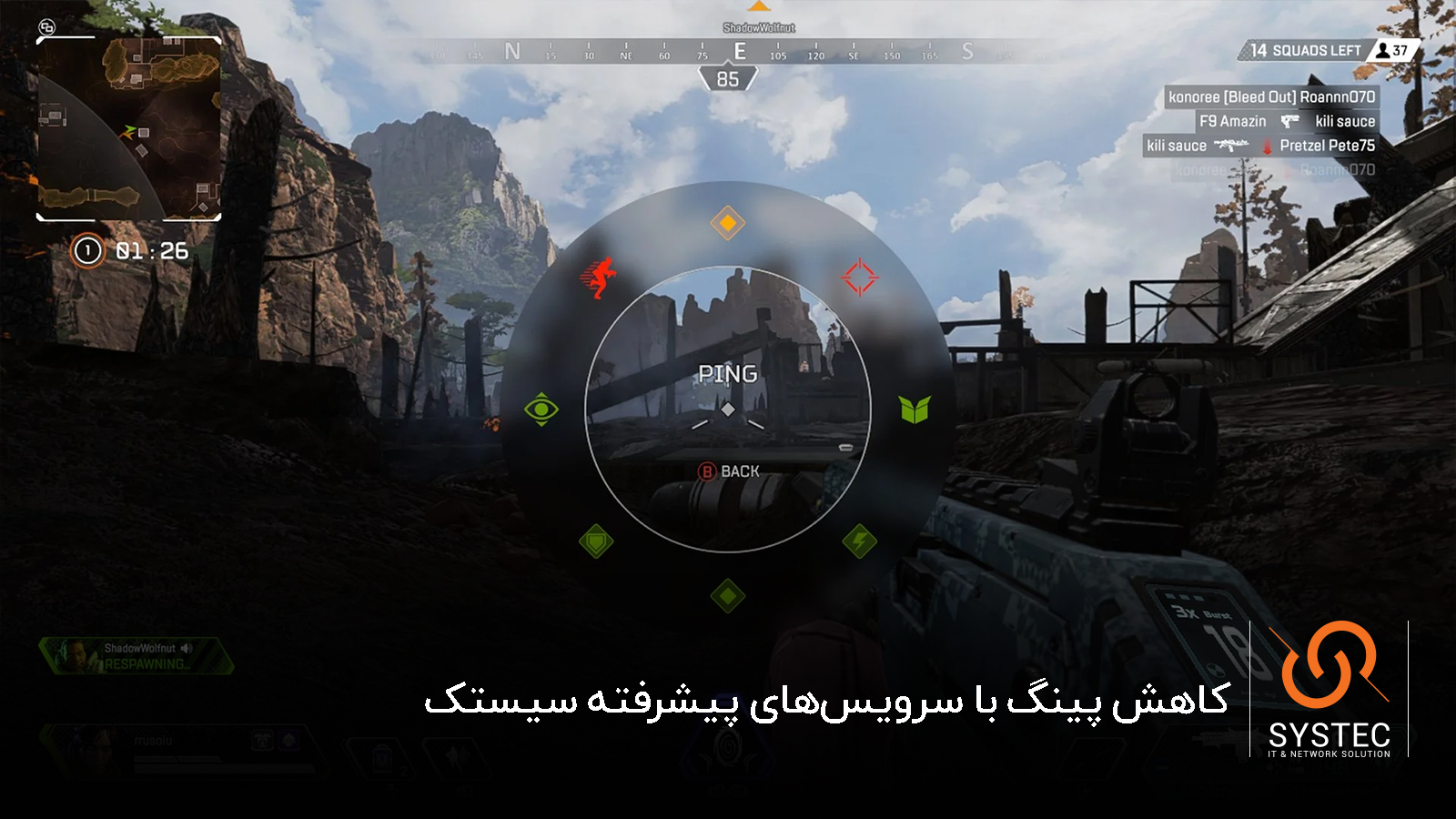The image size is (1456, 819).
Task: Select the orange diamond ping at wheel top
Action: coord(727,223)
